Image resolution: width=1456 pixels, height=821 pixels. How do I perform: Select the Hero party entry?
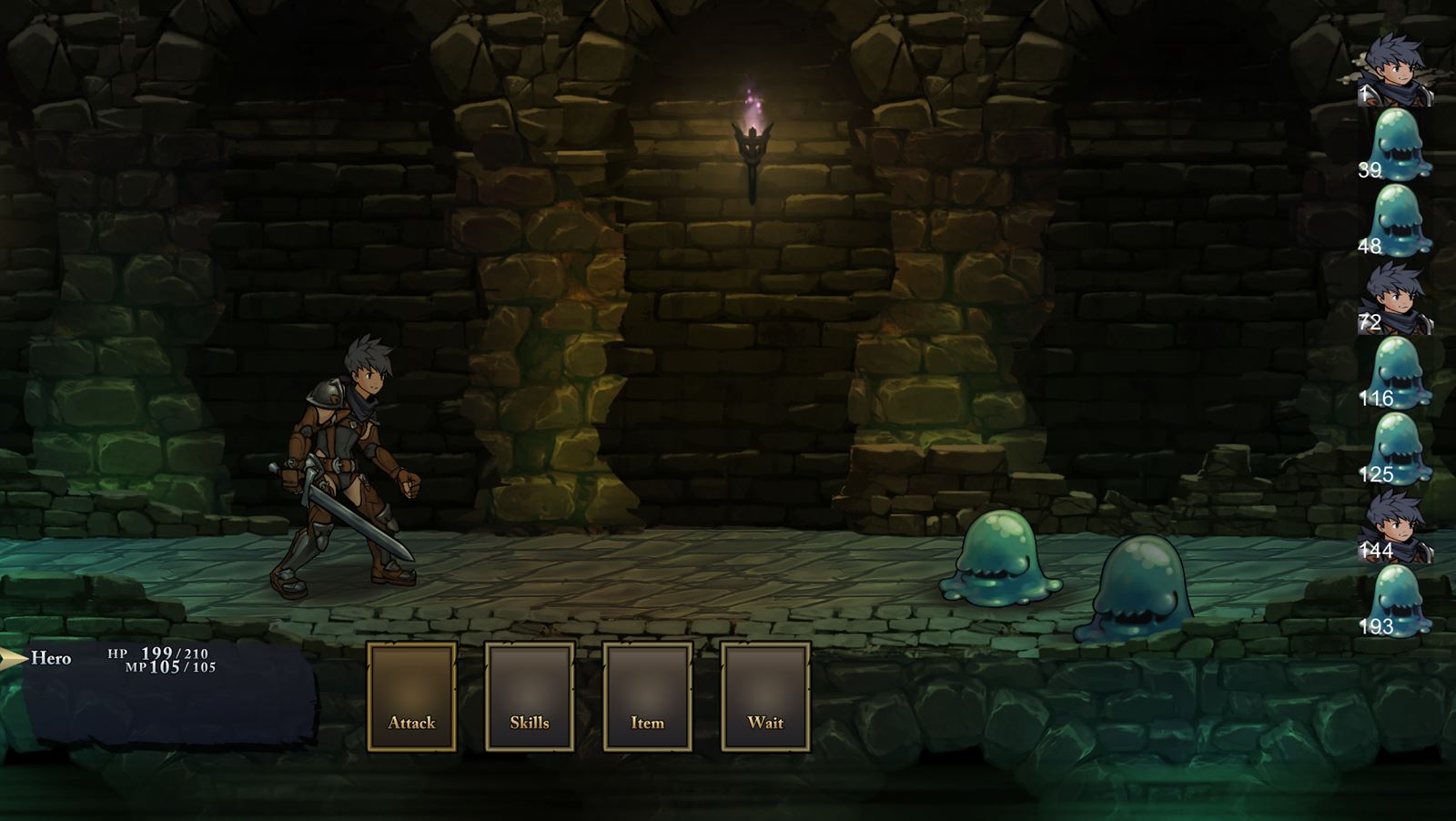tap(51, 658)
